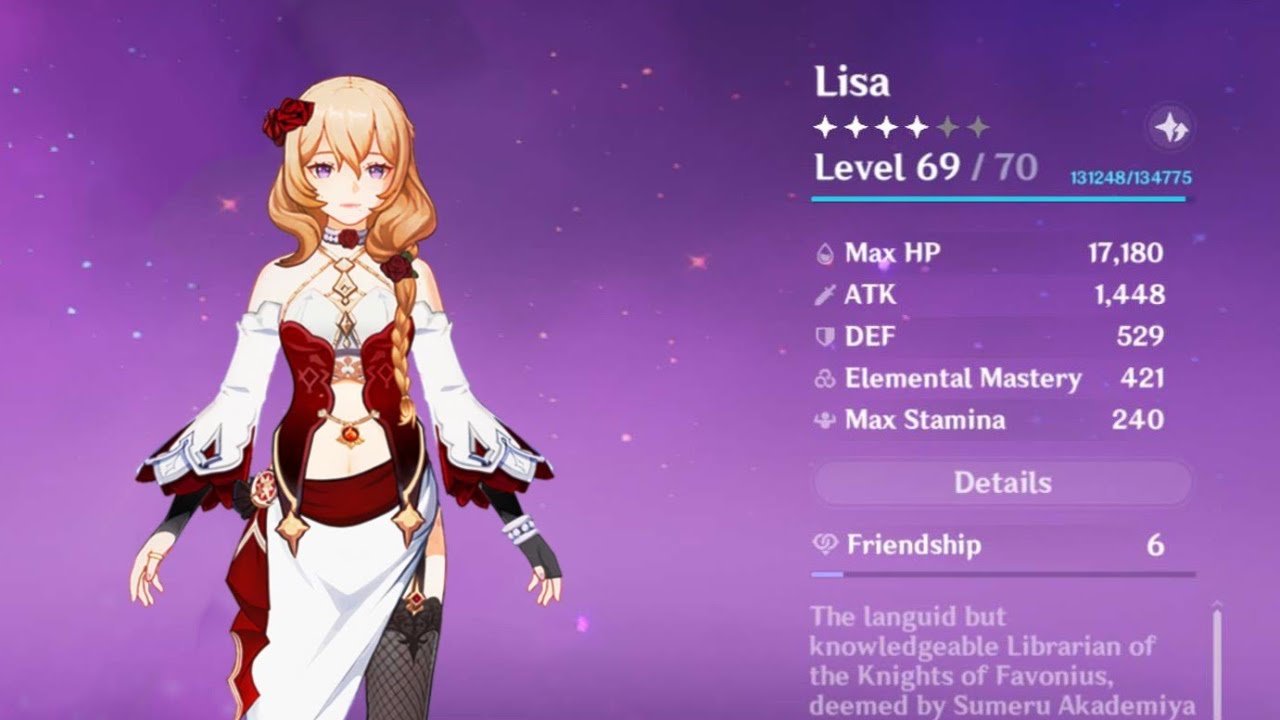Open the Details panel
This screenshot has width=1280, height=720.
click(1003, 483)
